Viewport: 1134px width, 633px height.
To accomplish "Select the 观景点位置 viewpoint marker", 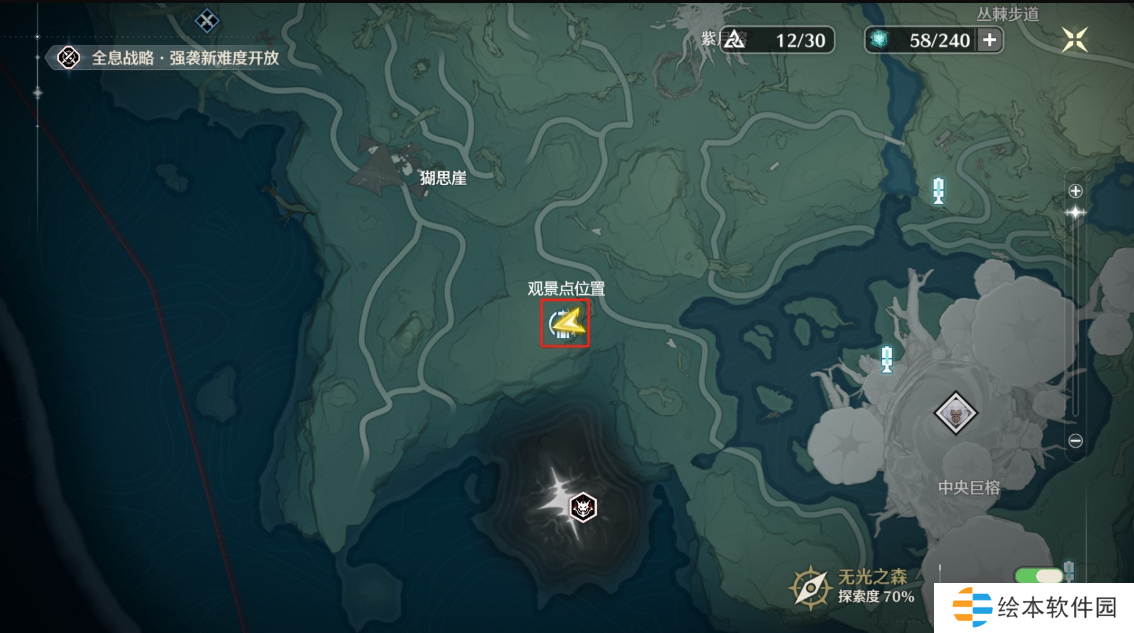I will (x=565, y=324).
